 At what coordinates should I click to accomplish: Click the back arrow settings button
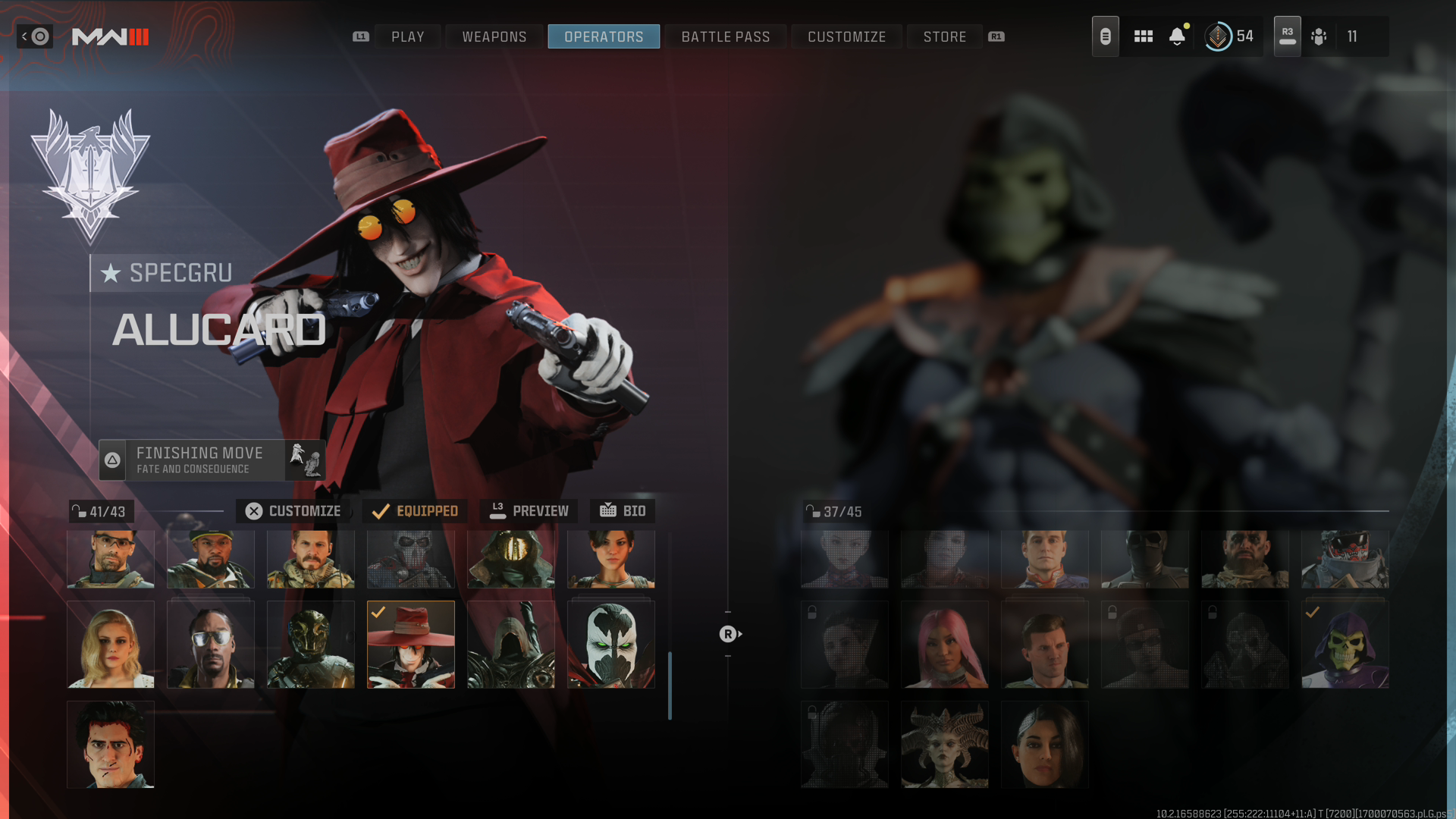(x=35, y=36)
